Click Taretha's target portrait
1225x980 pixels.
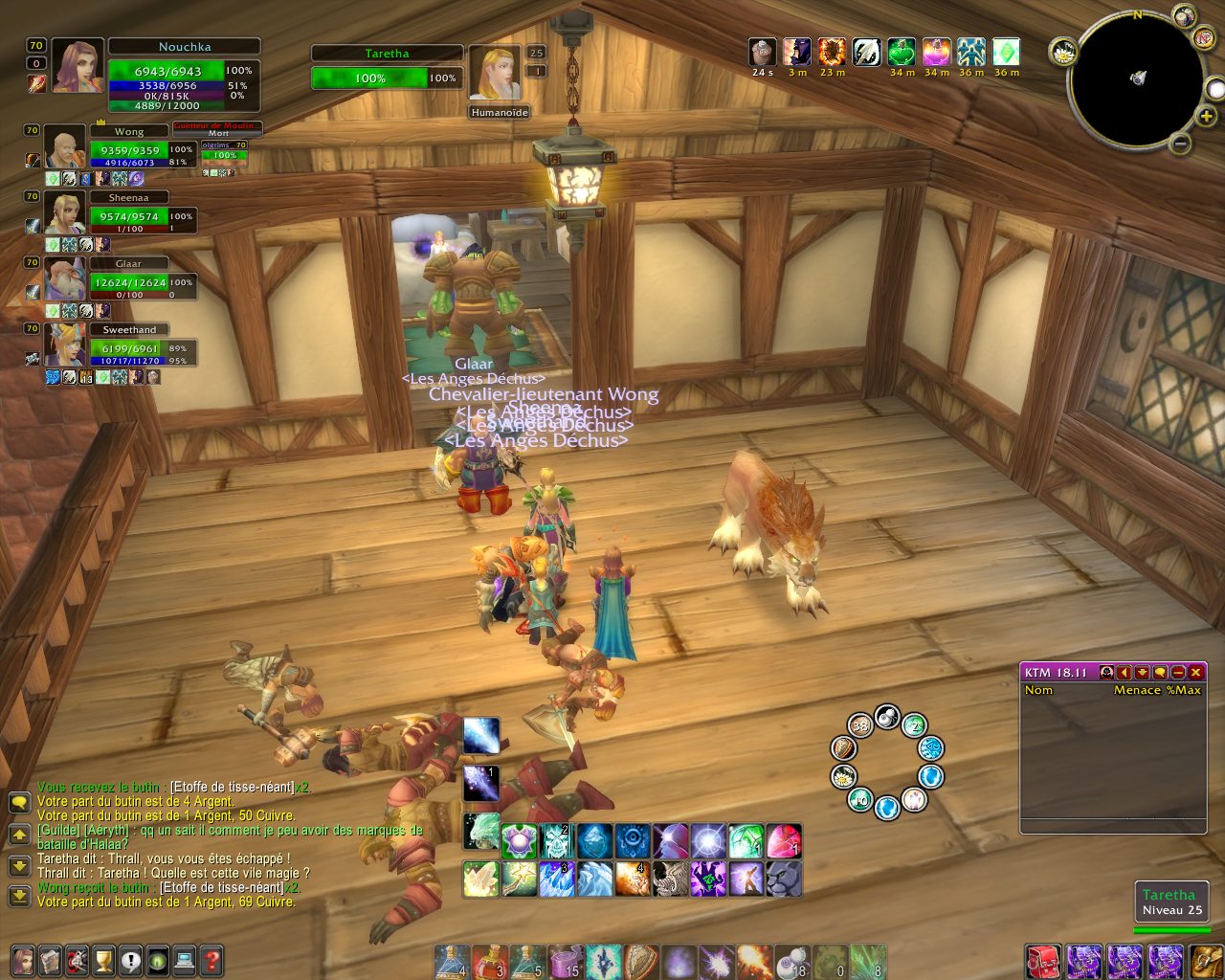[x=495, y=73]
